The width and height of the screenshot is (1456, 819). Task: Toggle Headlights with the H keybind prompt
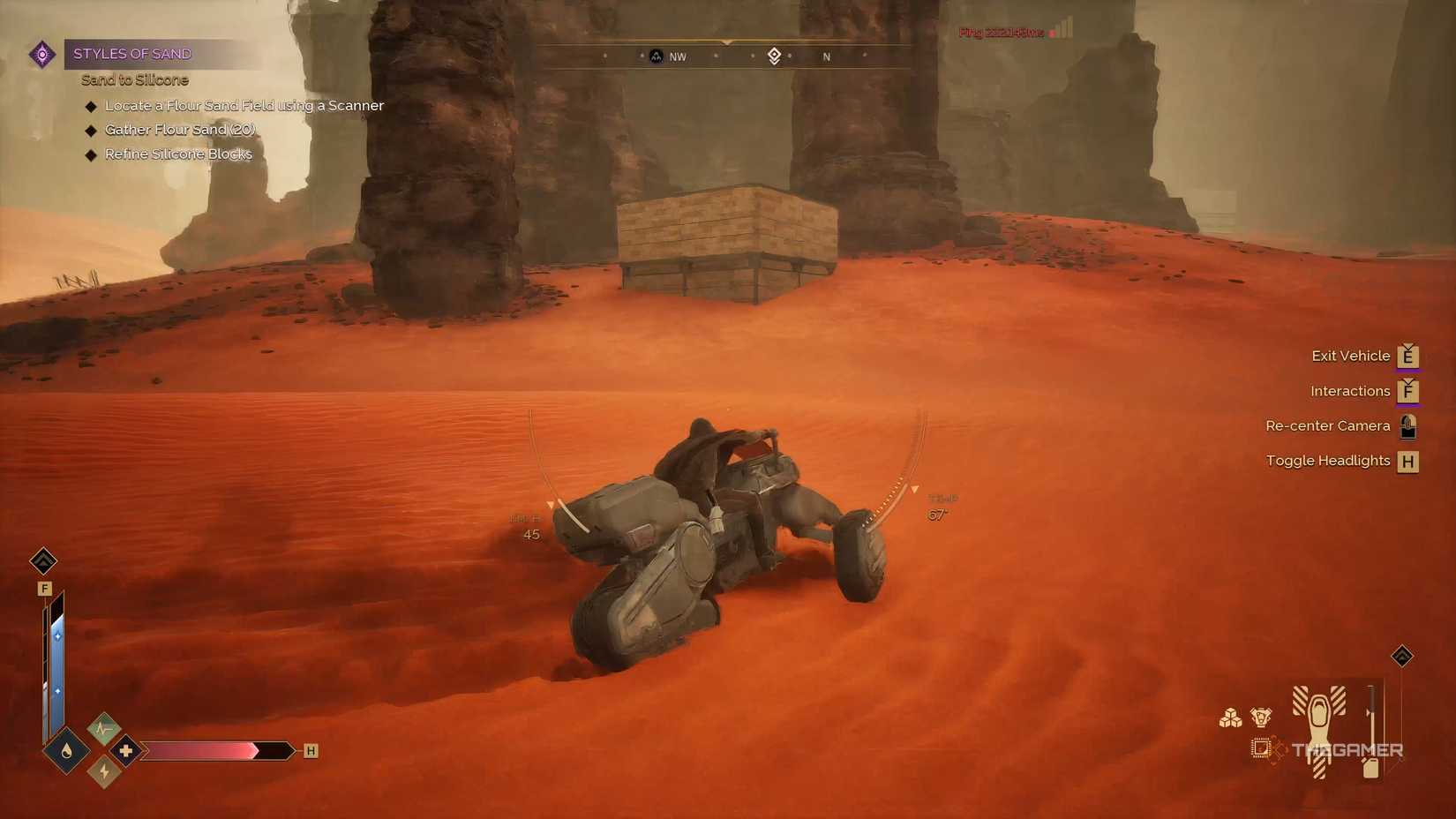pyautogui.click(x=1408, y=461)
